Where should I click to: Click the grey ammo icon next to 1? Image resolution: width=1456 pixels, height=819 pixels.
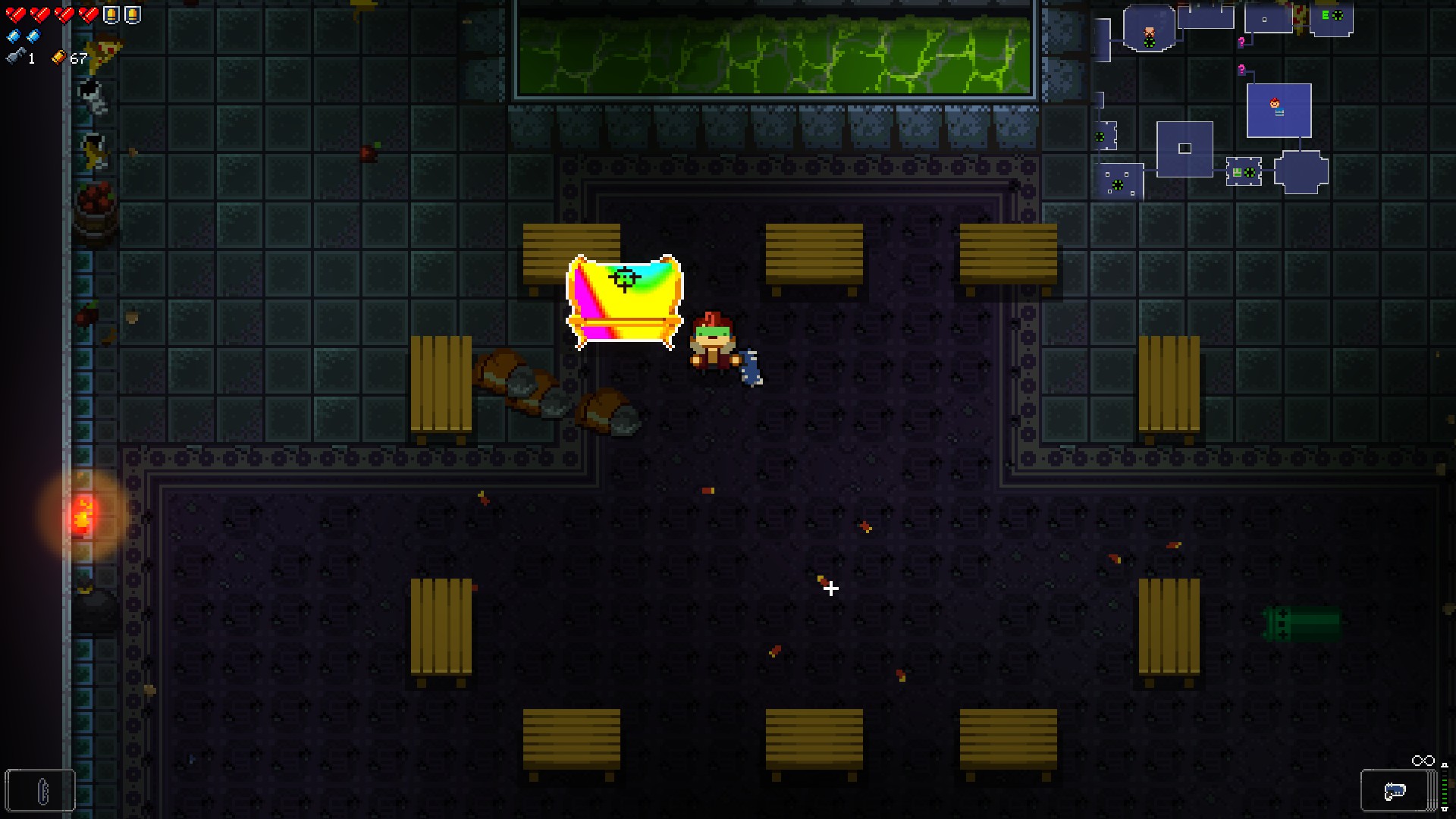coord(15,56)
